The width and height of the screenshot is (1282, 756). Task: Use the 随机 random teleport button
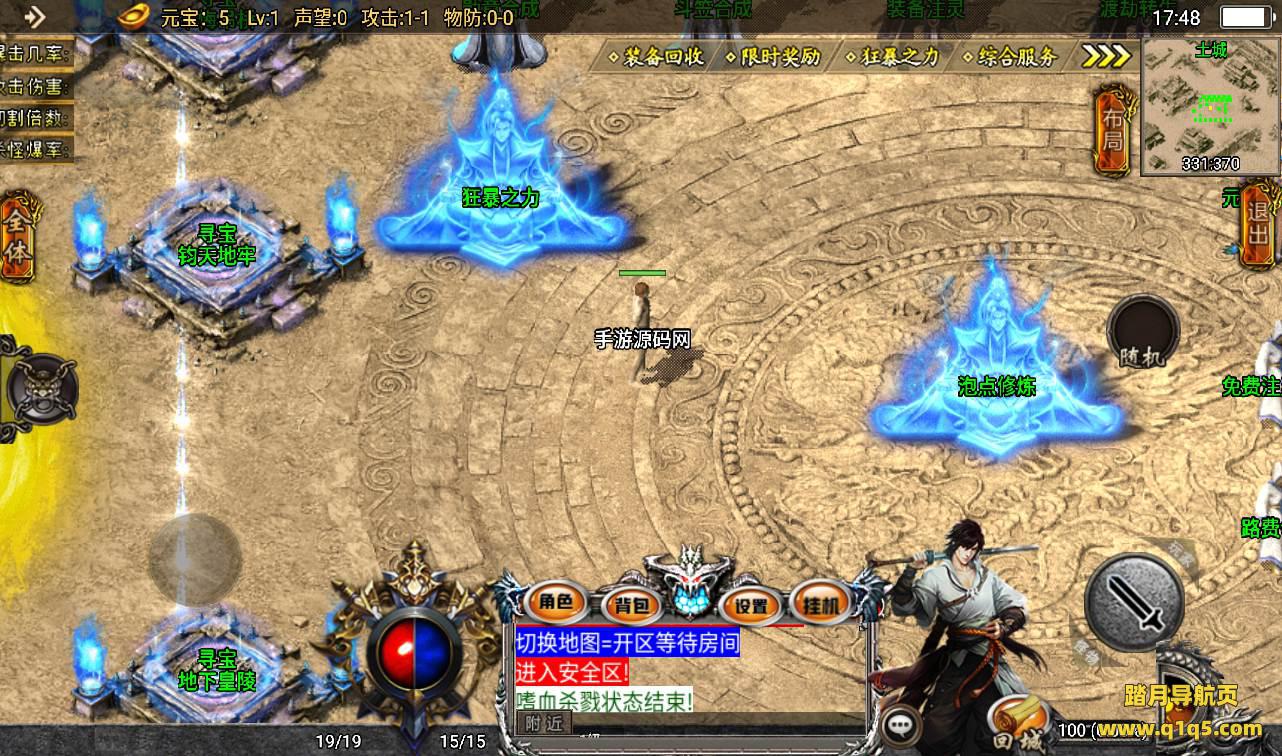click(x=1143, y=331)
